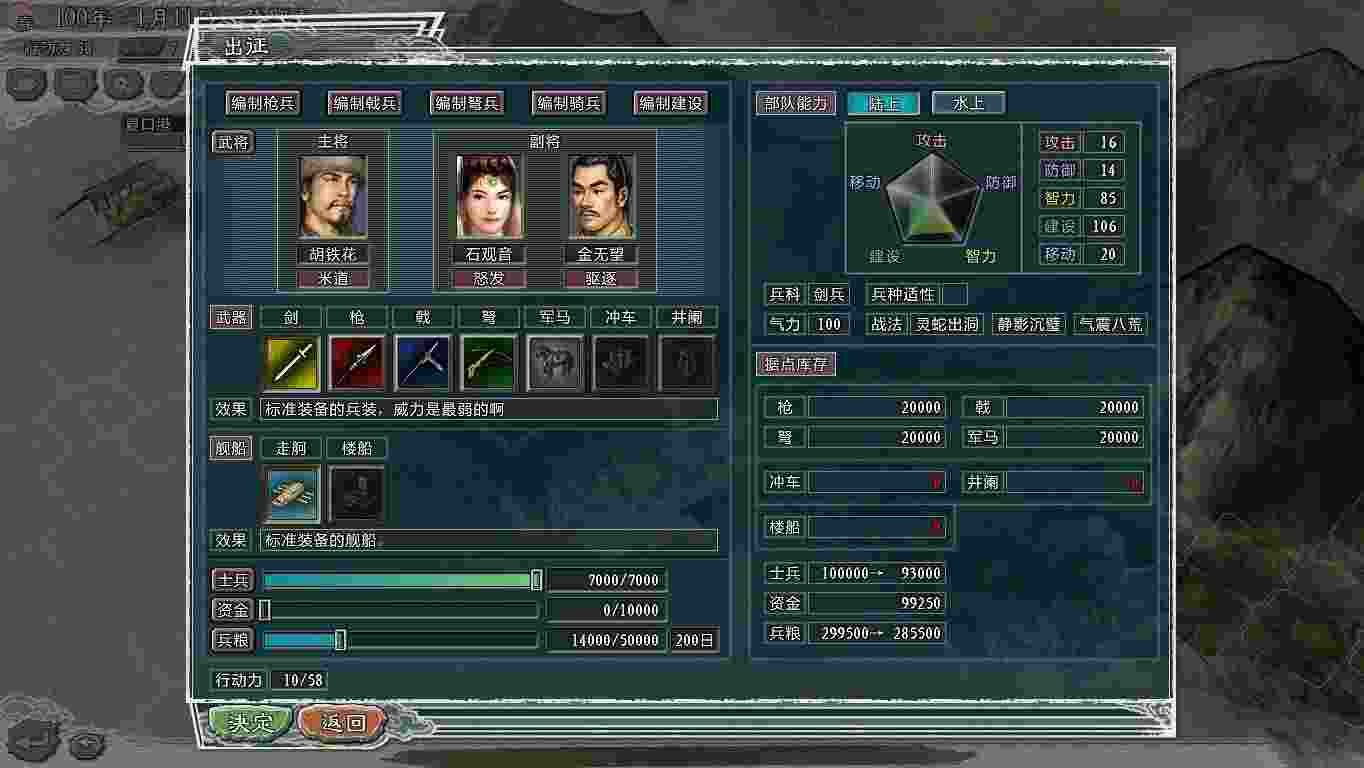The image size is (1364, 768).
Task: Select deputy general 石观音's portrait
Action: tap(489, 197)
